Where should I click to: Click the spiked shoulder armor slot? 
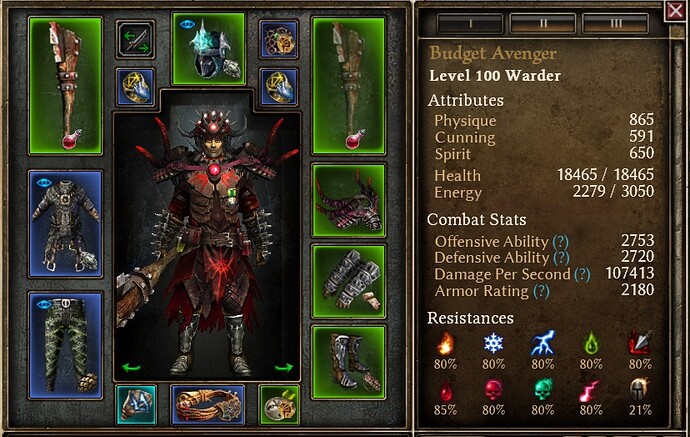349,199
